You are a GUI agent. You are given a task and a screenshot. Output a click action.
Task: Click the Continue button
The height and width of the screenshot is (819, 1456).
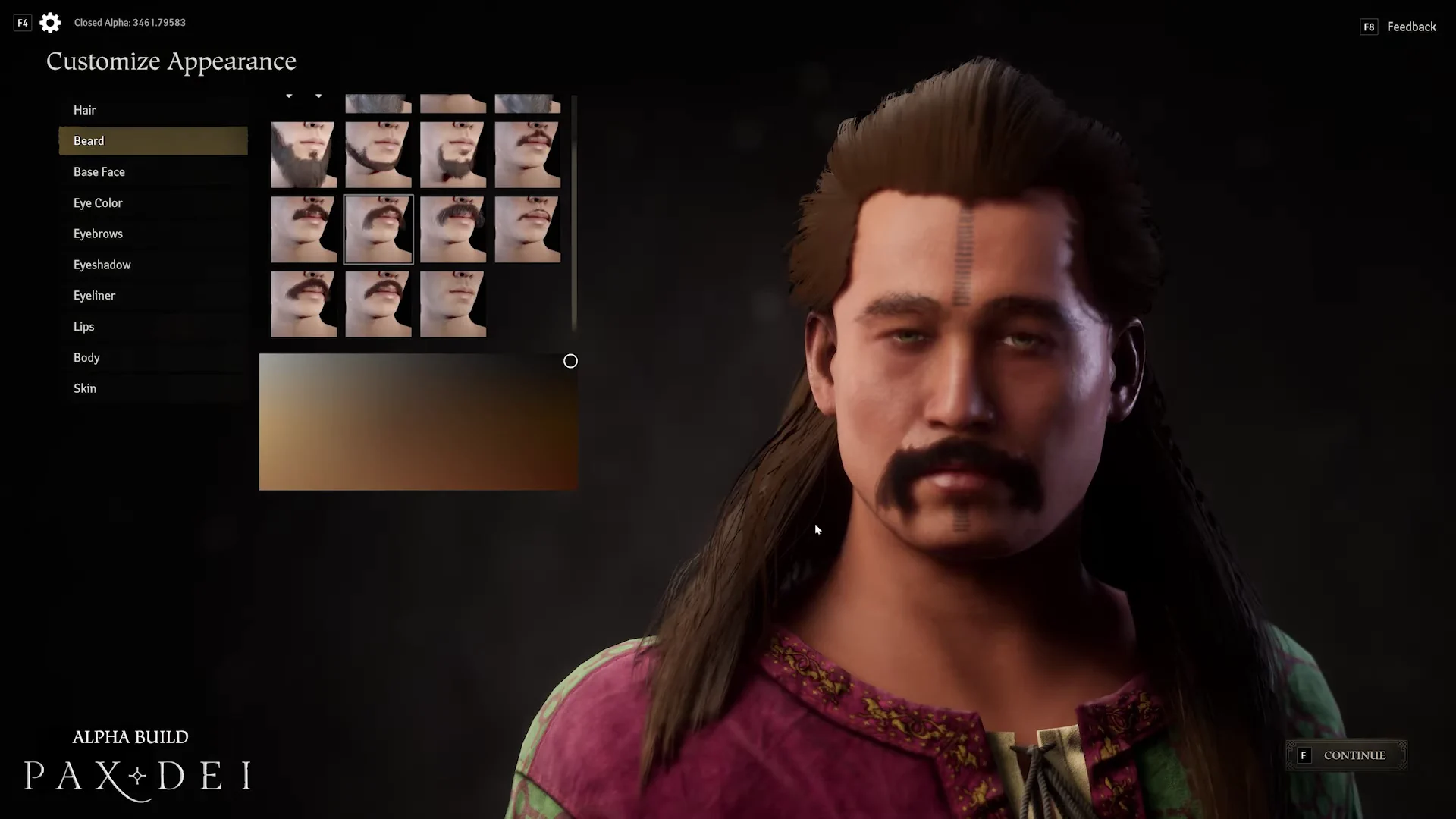coord(1346,755)
